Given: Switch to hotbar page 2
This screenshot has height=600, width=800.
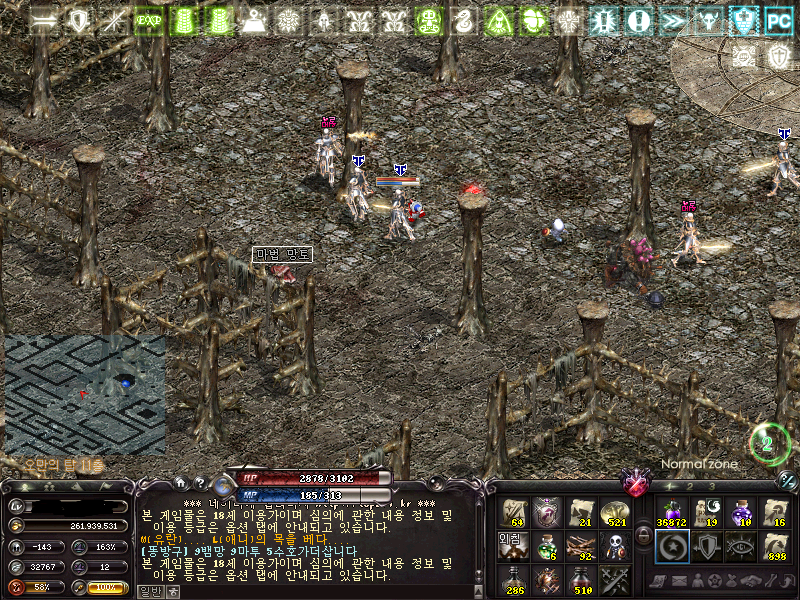Looking at the screenshot, I should pyautogui.click(x=691, y=486).
